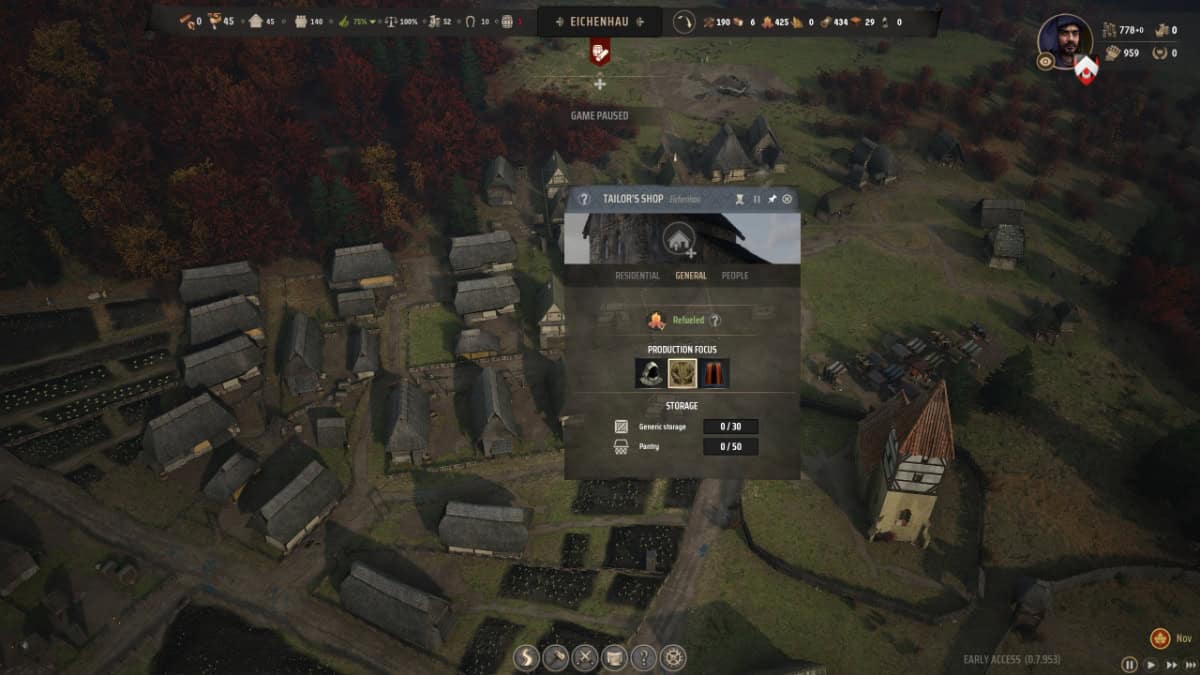The width and height of the screenshot is (1200, 675).
Task: Open the road building tool
Action: click(x=526, y=657)
